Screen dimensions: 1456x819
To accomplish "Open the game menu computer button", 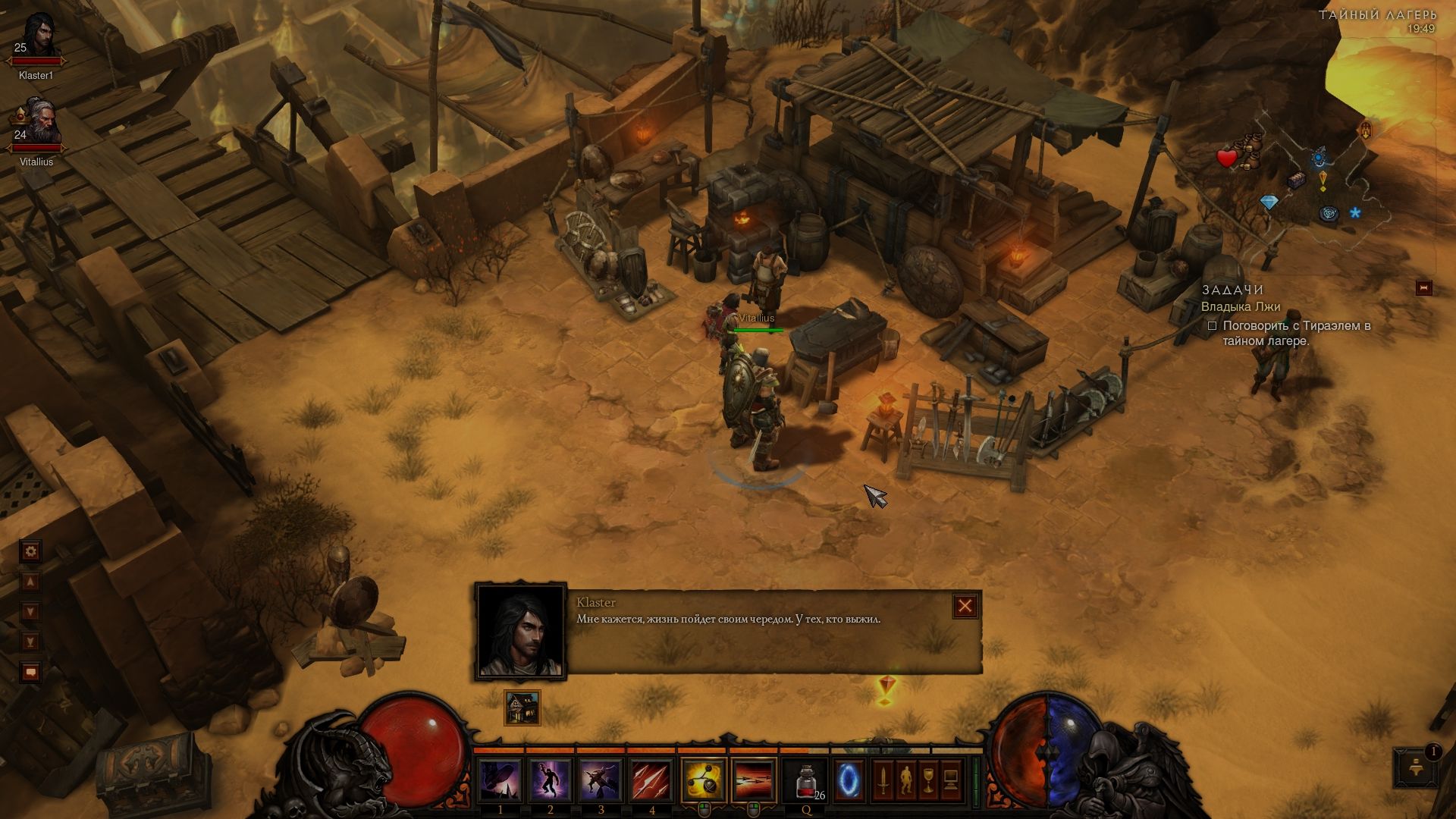I will pyautogui.click(x=951, y=780).
